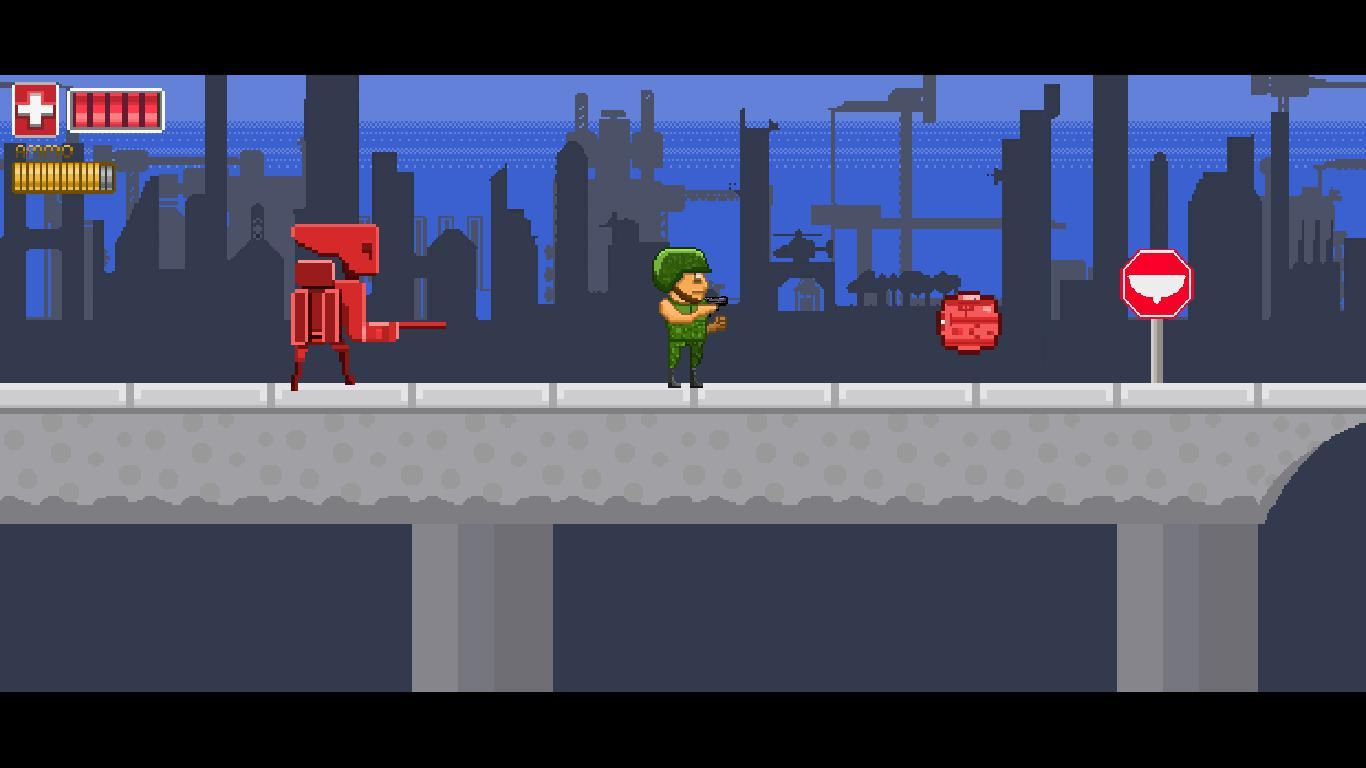Click the white center of the stop sign
Viewport: 1366px width, 768px height.
tap(1158, 286)
